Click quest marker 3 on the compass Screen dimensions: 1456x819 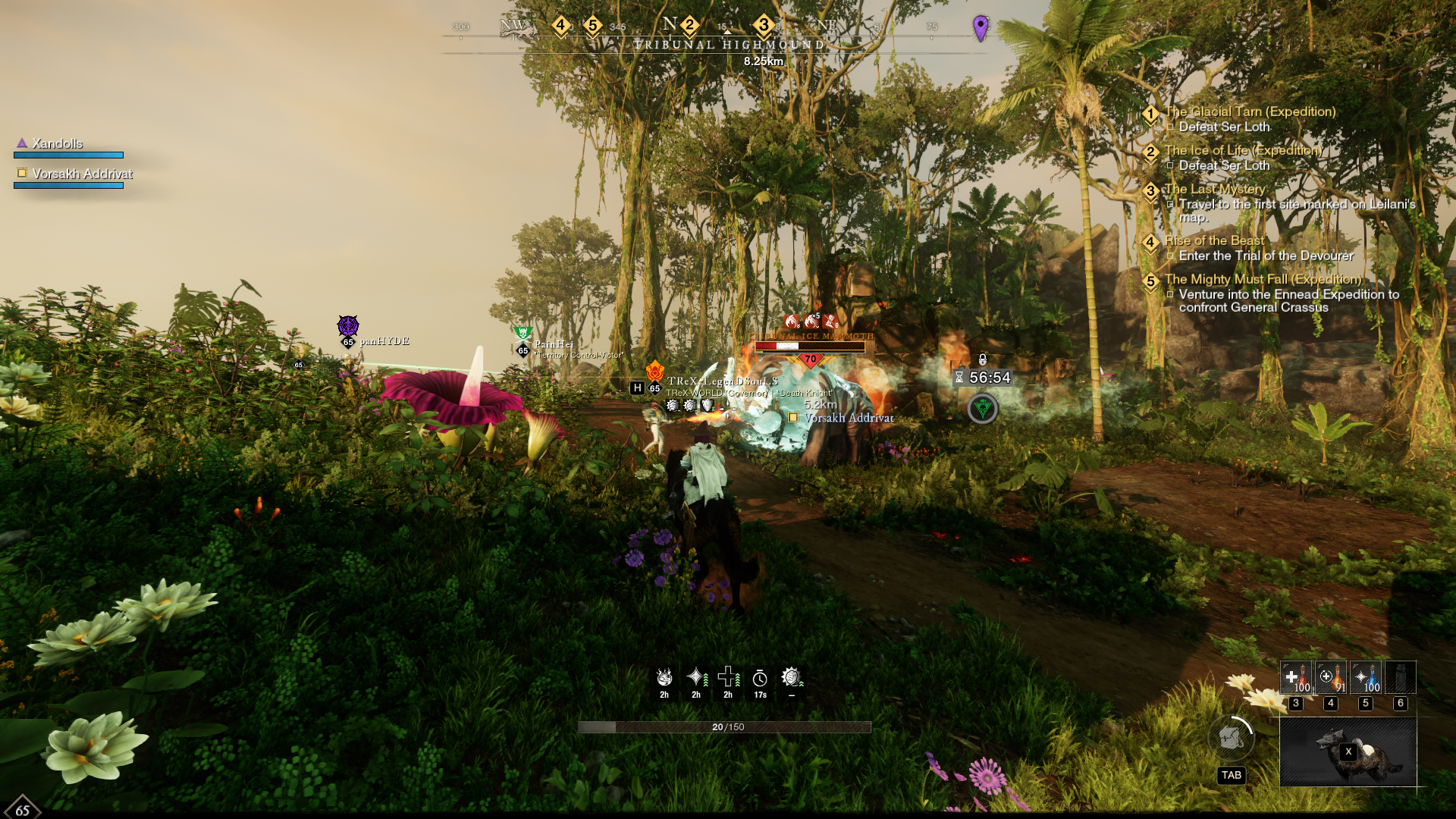coord(764,26)
